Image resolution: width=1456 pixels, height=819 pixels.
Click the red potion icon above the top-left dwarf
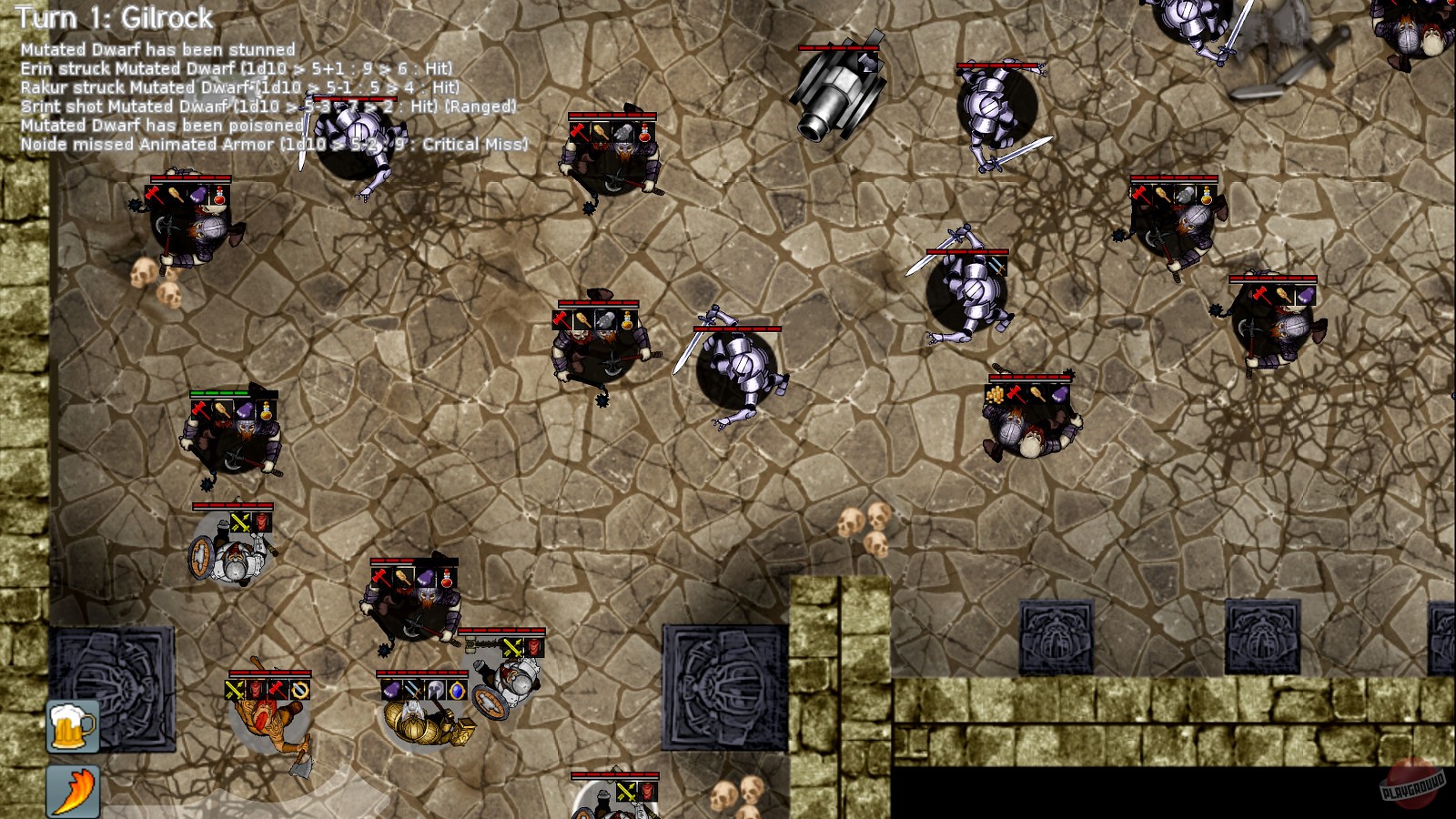tap(219, 197)
